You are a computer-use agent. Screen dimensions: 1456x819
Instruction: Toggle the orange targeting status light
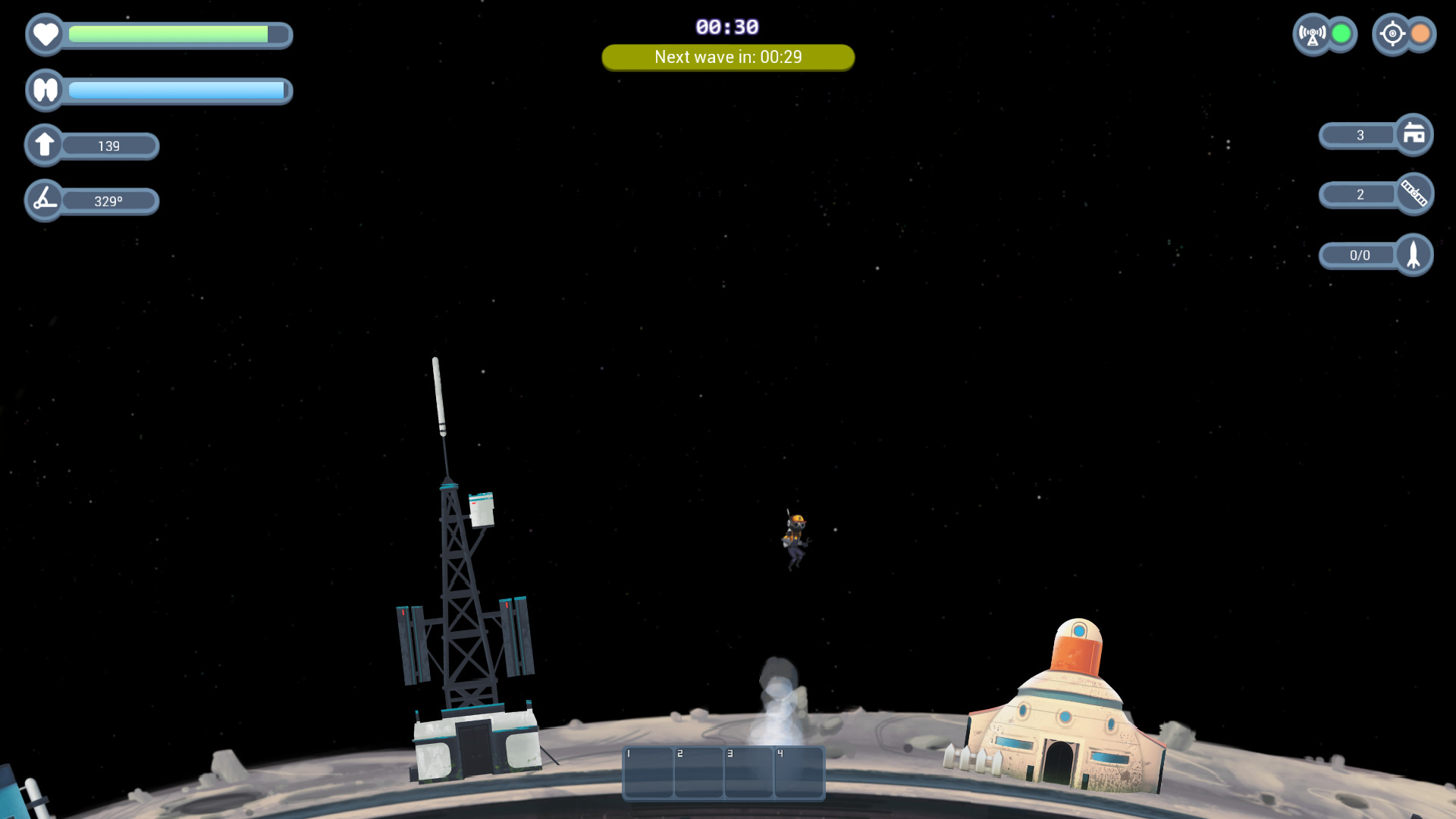(1420, 33)
